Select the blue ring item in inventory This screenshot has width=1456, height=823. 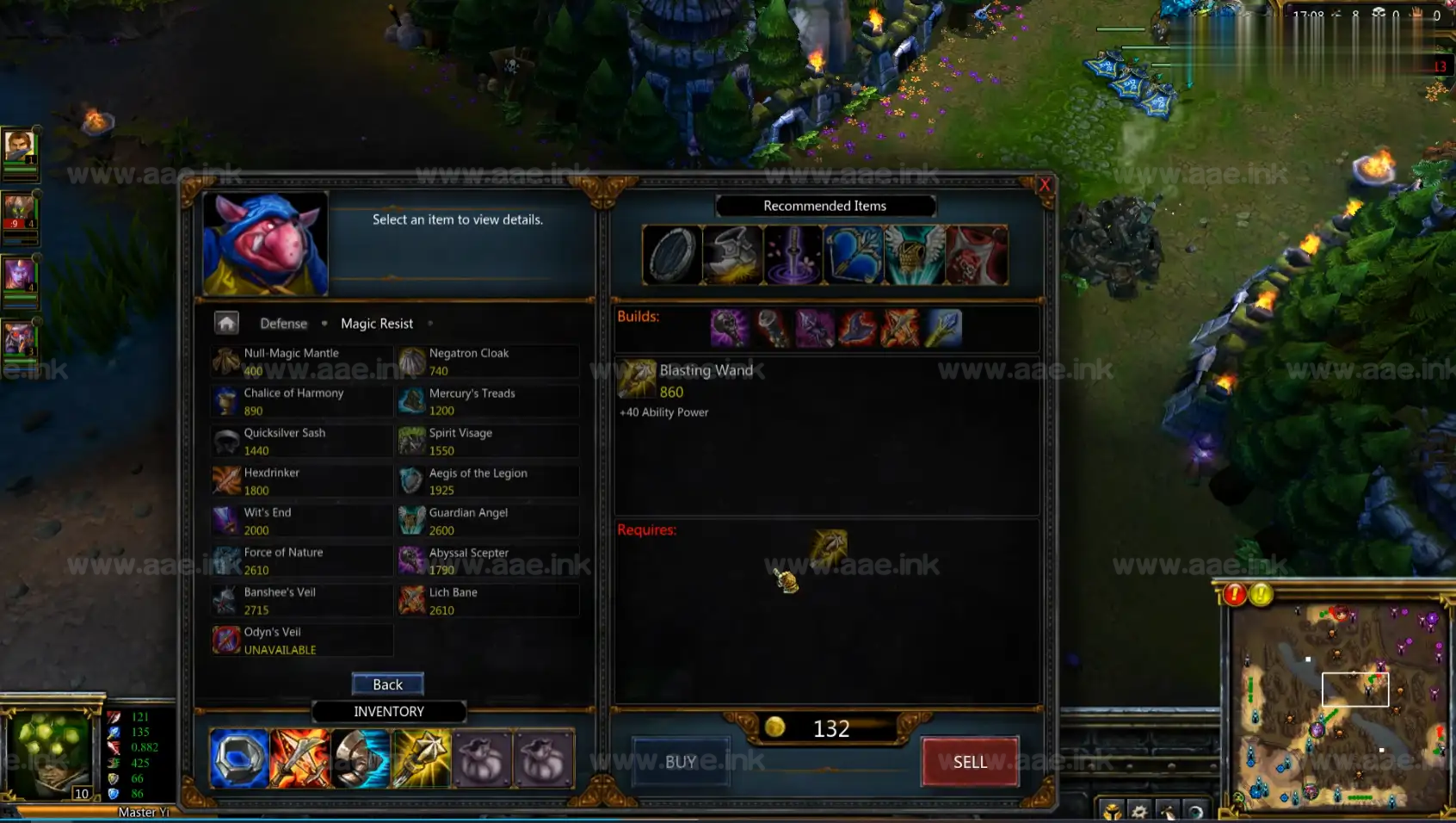point(239,759)
